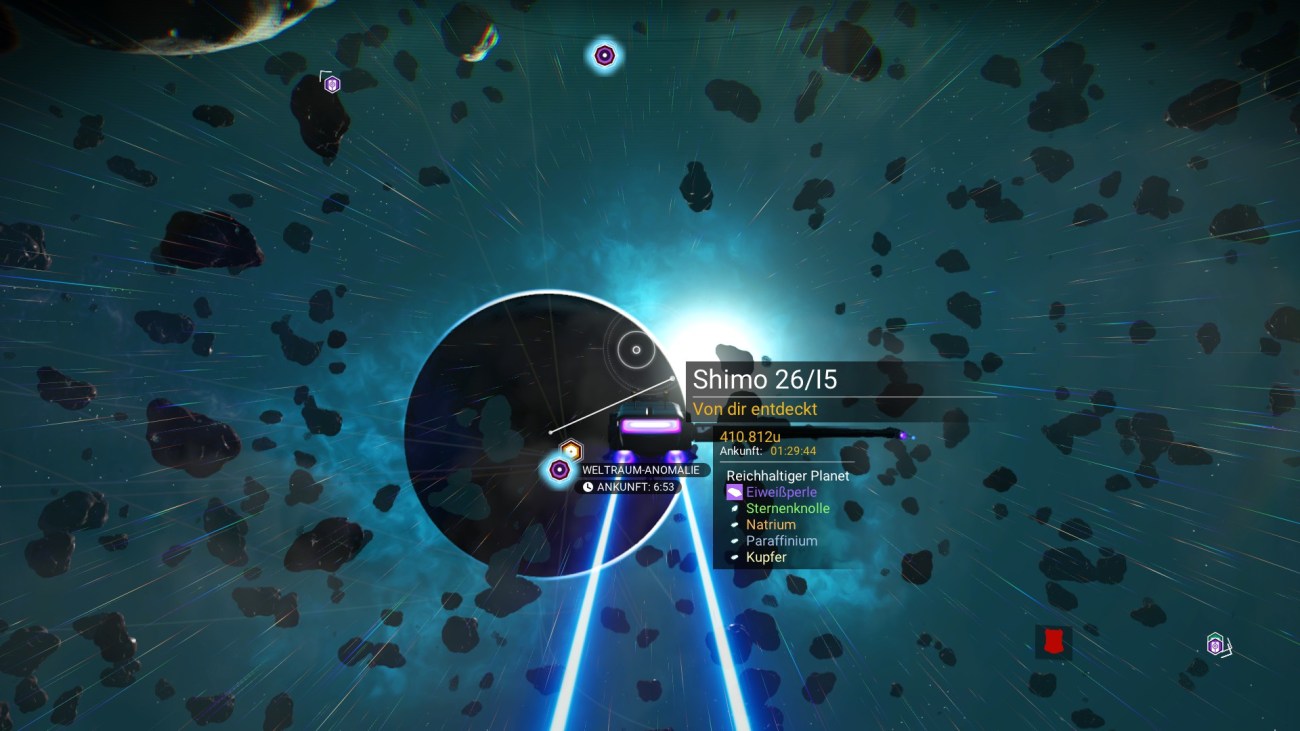Click the orange hexagon marker above Weltraum-Anomalie
1300x731 pixels.
(x=570, y=451)
